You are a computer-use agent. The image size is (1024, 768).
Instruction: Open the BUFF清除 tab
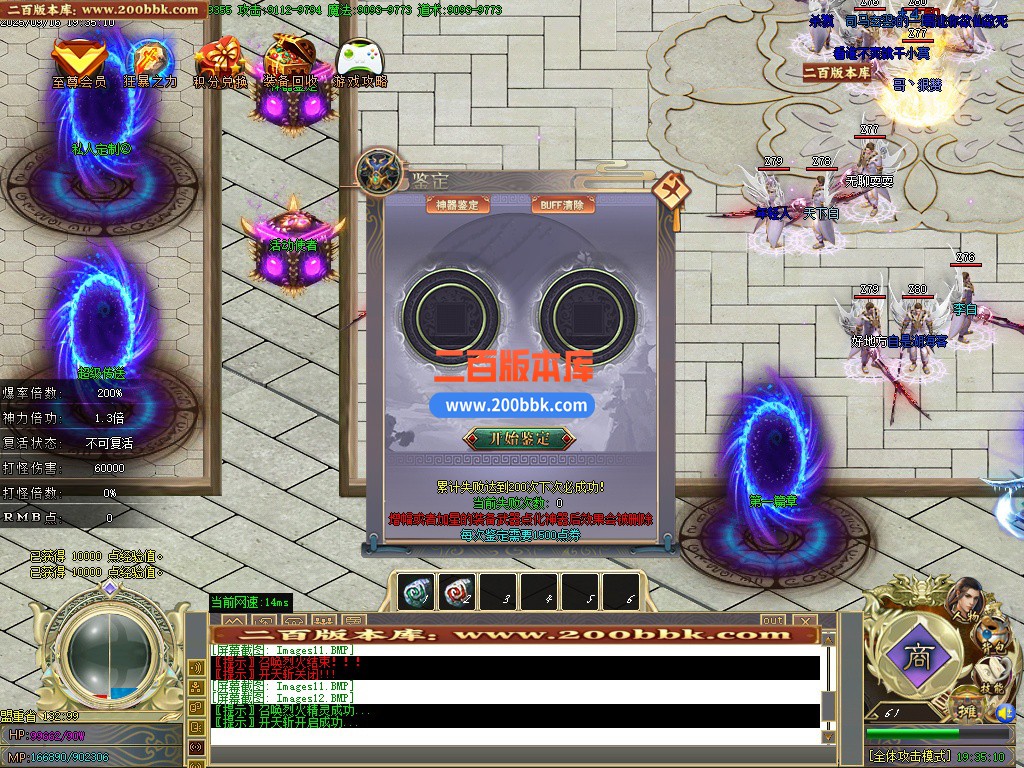pyautogui.click(x=563, y=205)
